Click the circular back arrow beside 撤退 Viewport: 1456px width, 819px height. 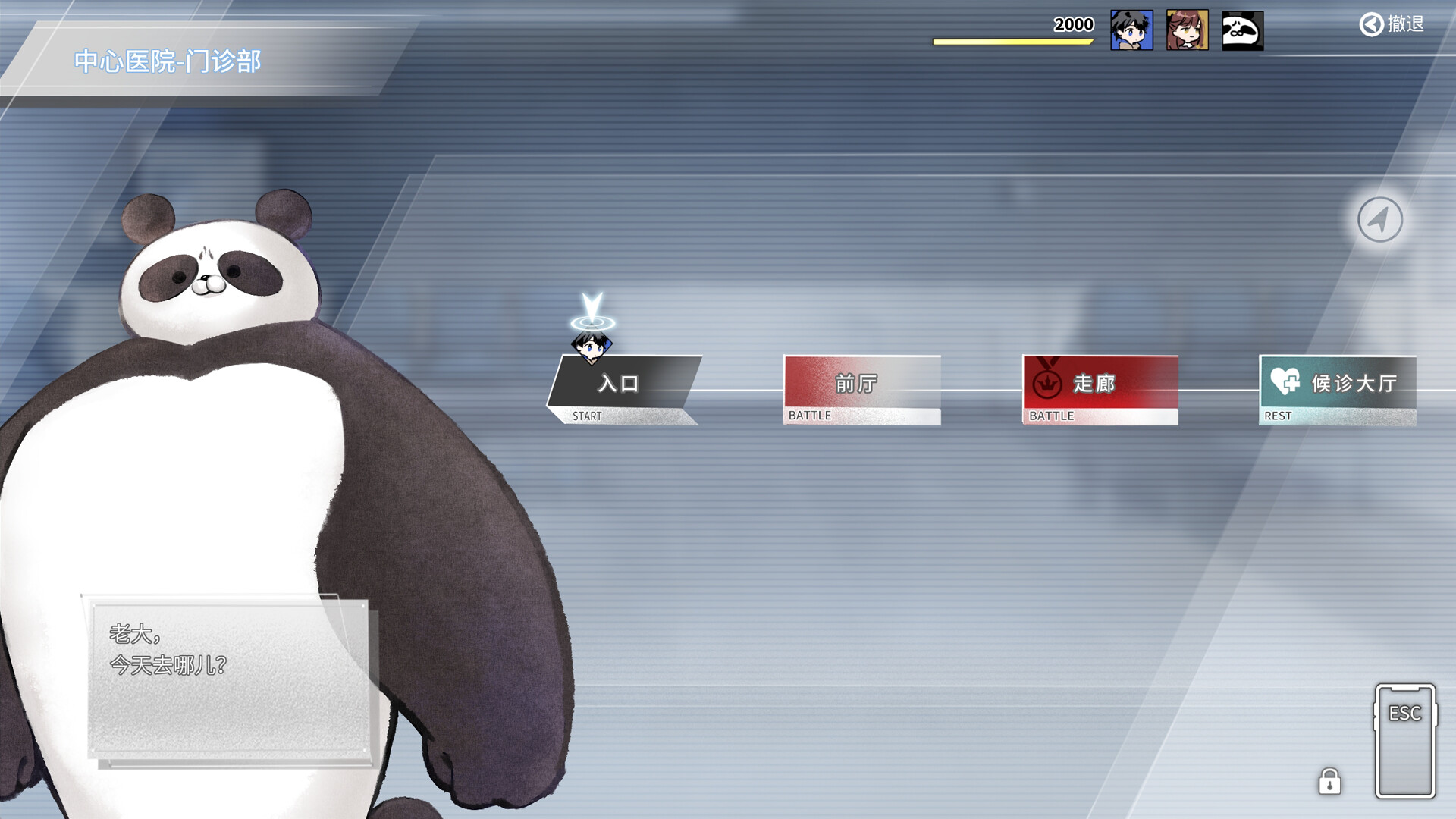click(1370, 24)
